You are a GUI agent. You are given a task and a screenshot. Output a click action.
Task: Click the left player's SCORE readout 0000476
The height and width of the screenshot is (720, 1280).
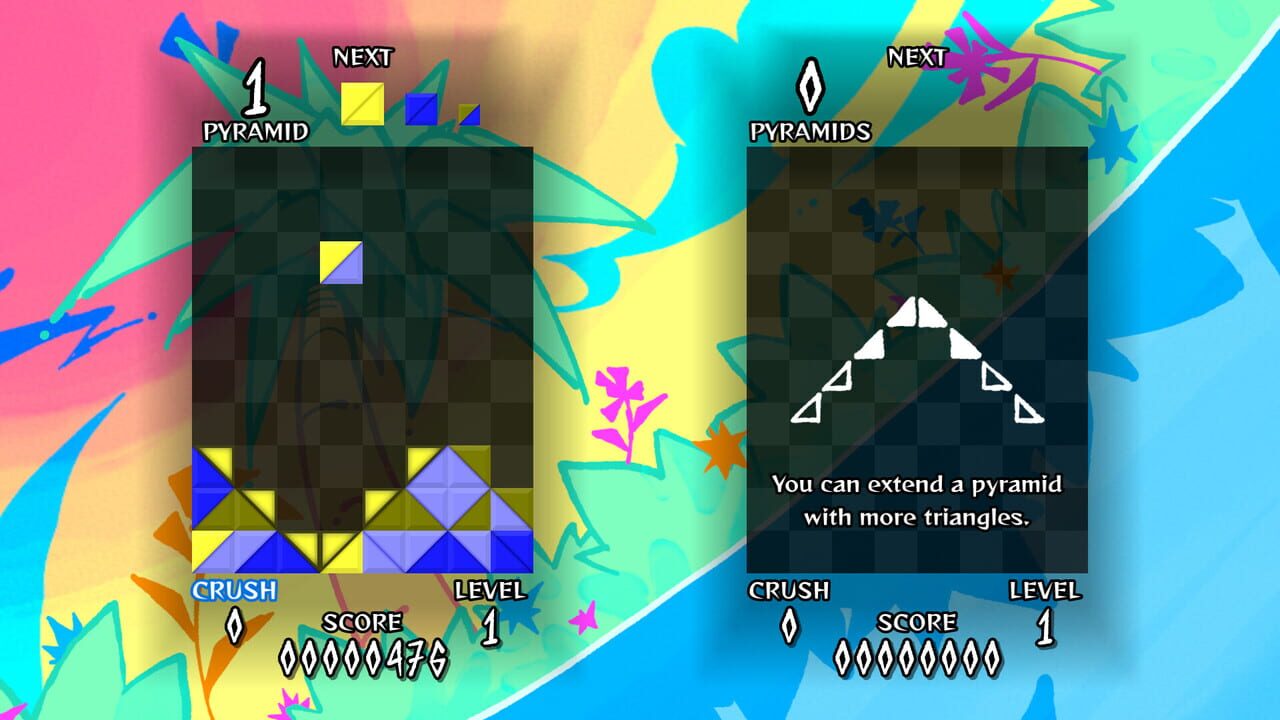365,657
